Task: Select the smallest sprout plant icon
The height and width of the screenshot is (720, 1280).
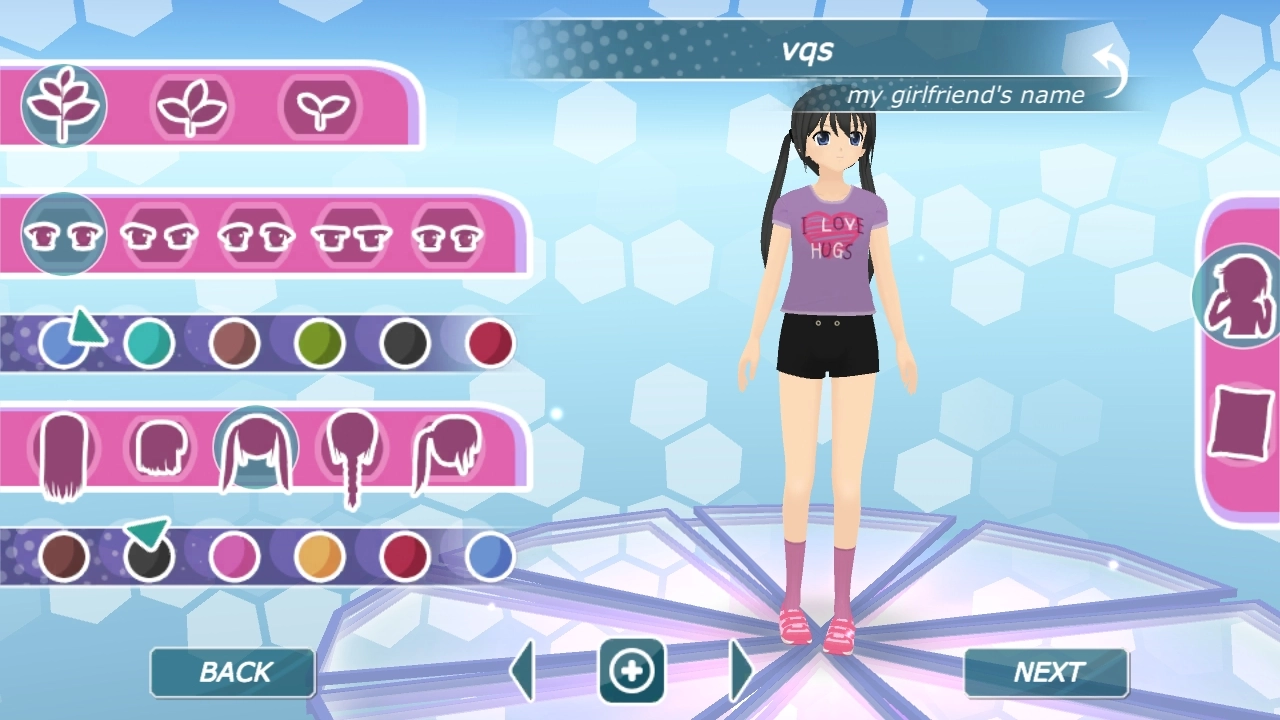Action: (x=320, y=106)
